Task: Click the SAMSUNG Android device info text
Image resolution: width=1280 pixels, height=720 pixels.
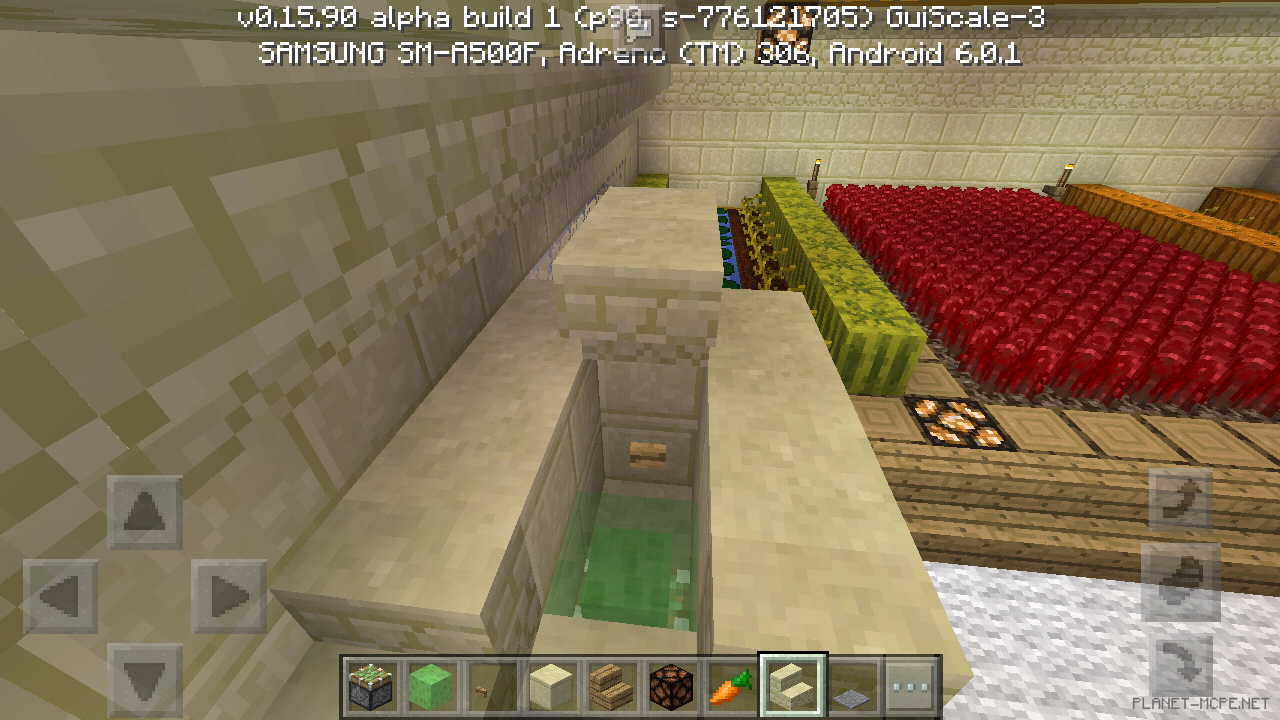Action: pyautogui.click(x=639, y=56)
